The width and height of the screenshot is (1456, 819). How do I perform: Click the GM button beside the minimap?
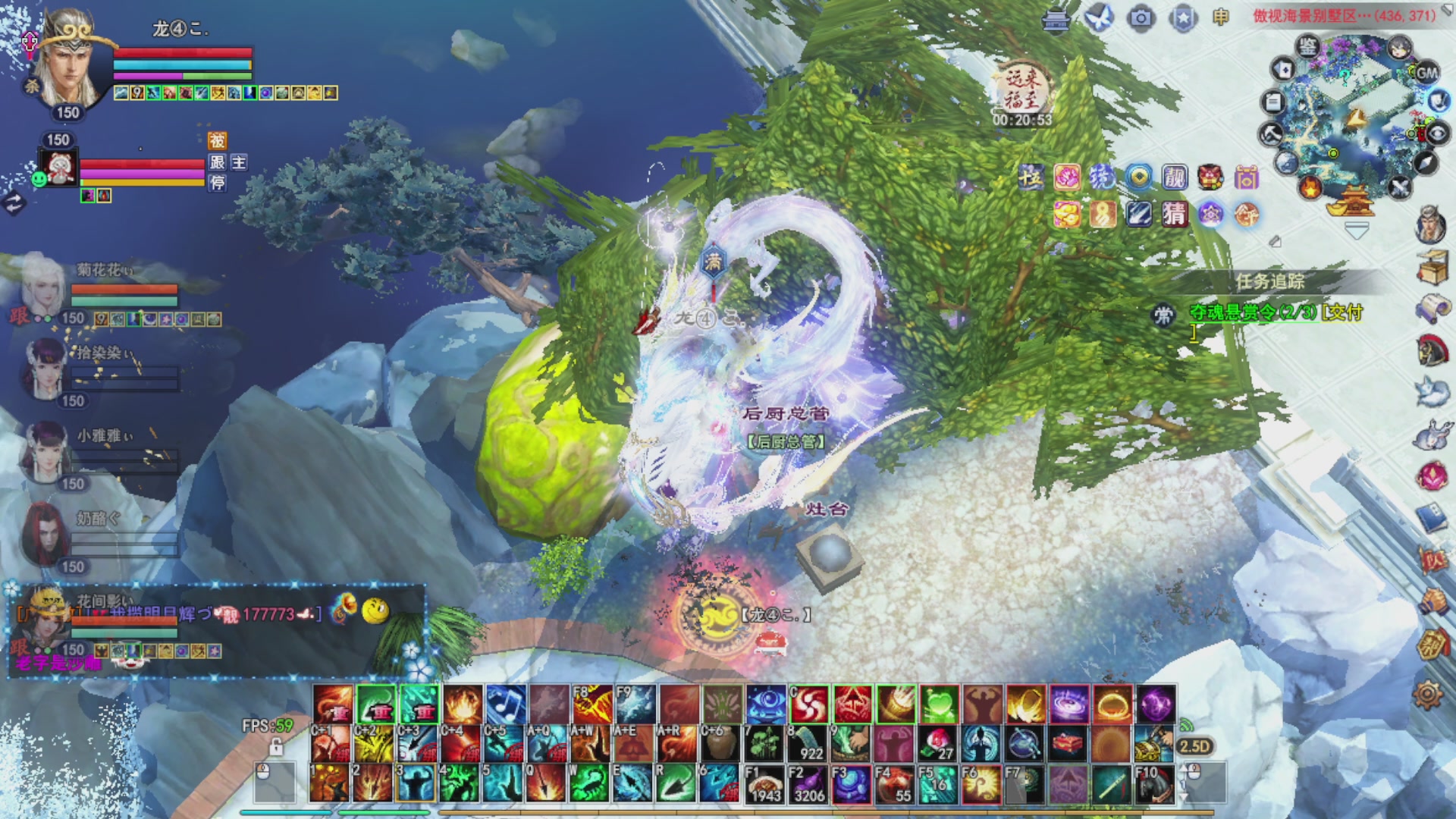coord(1426,73)
